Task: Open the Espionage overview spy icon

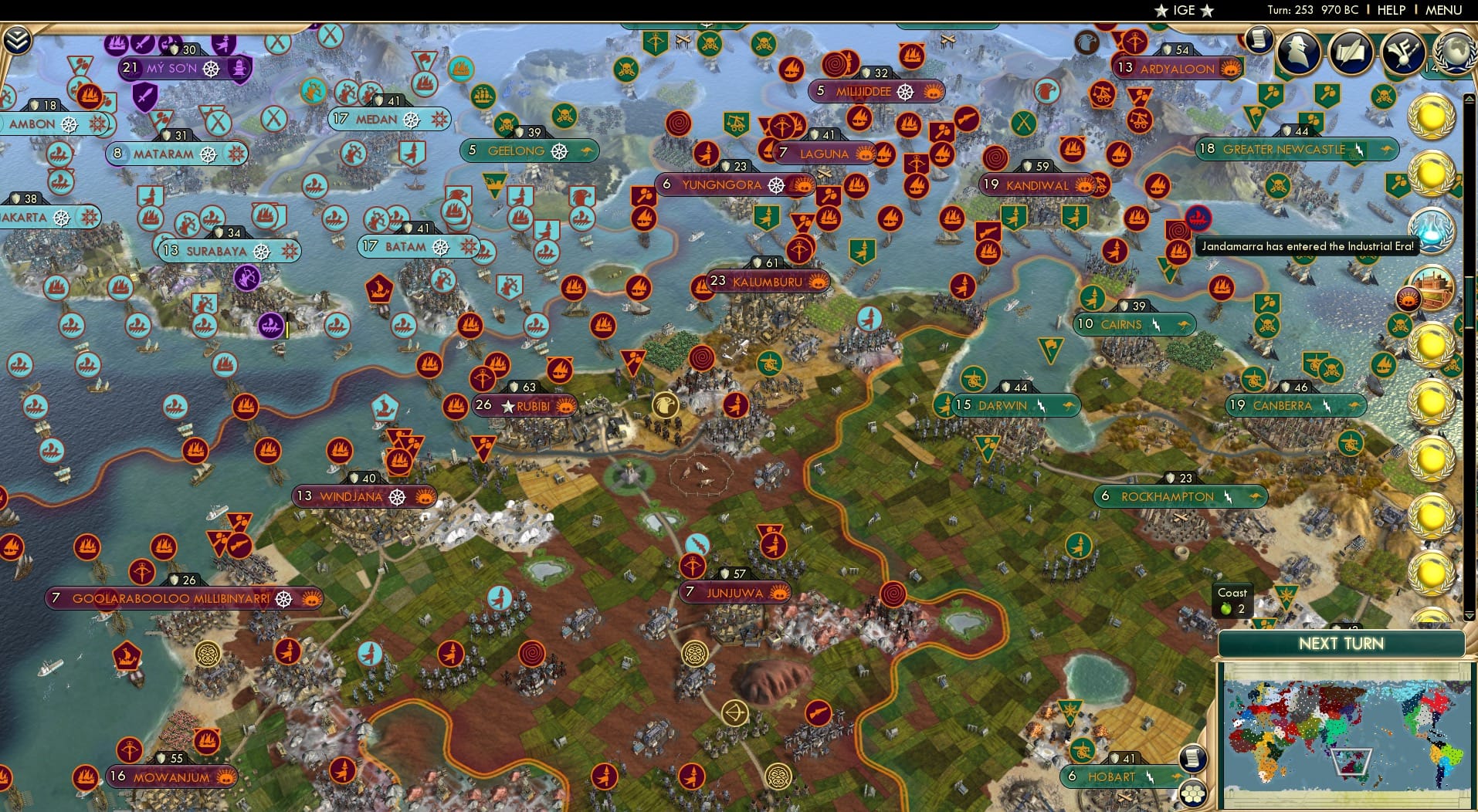Action: point(1300,51)
